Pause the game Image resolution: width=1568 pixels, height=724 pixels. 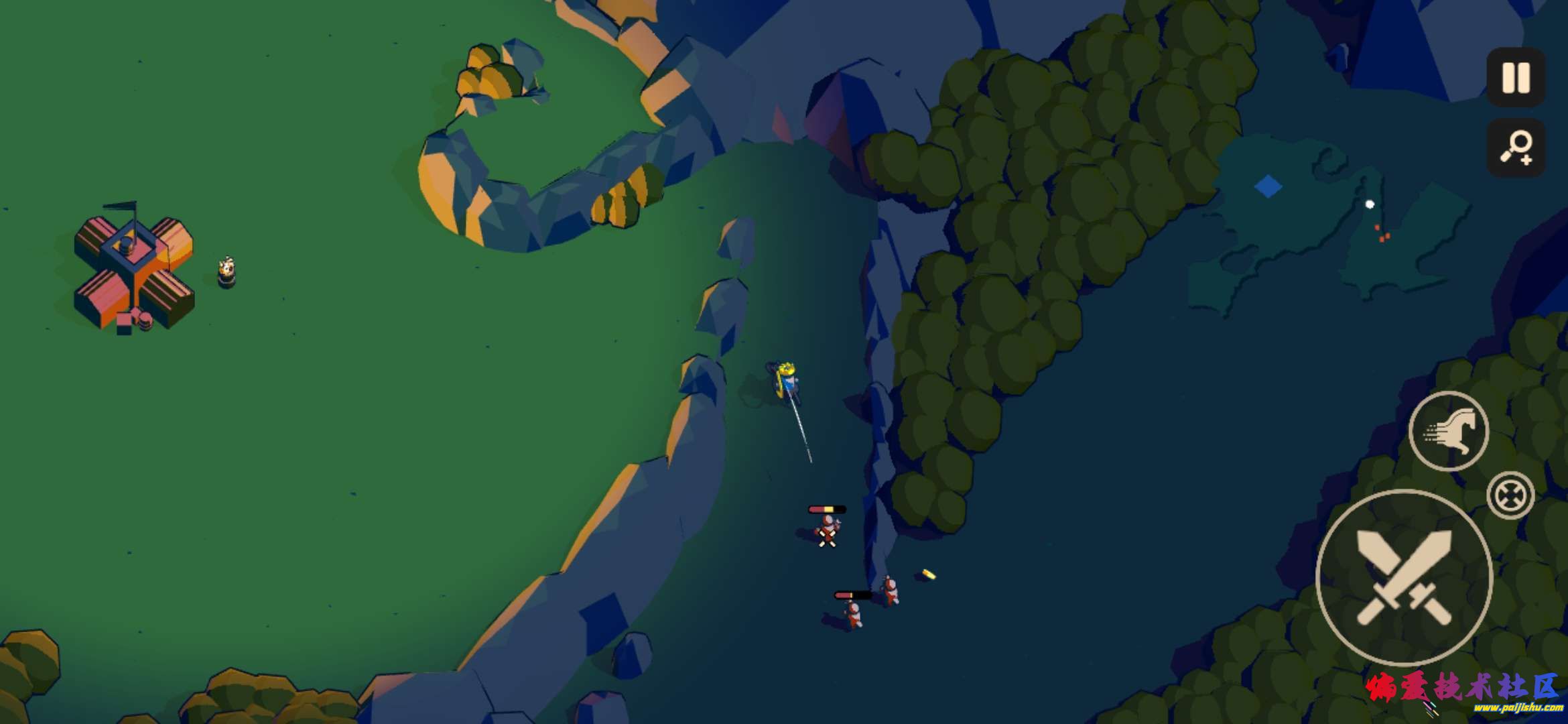(1516, 77)
